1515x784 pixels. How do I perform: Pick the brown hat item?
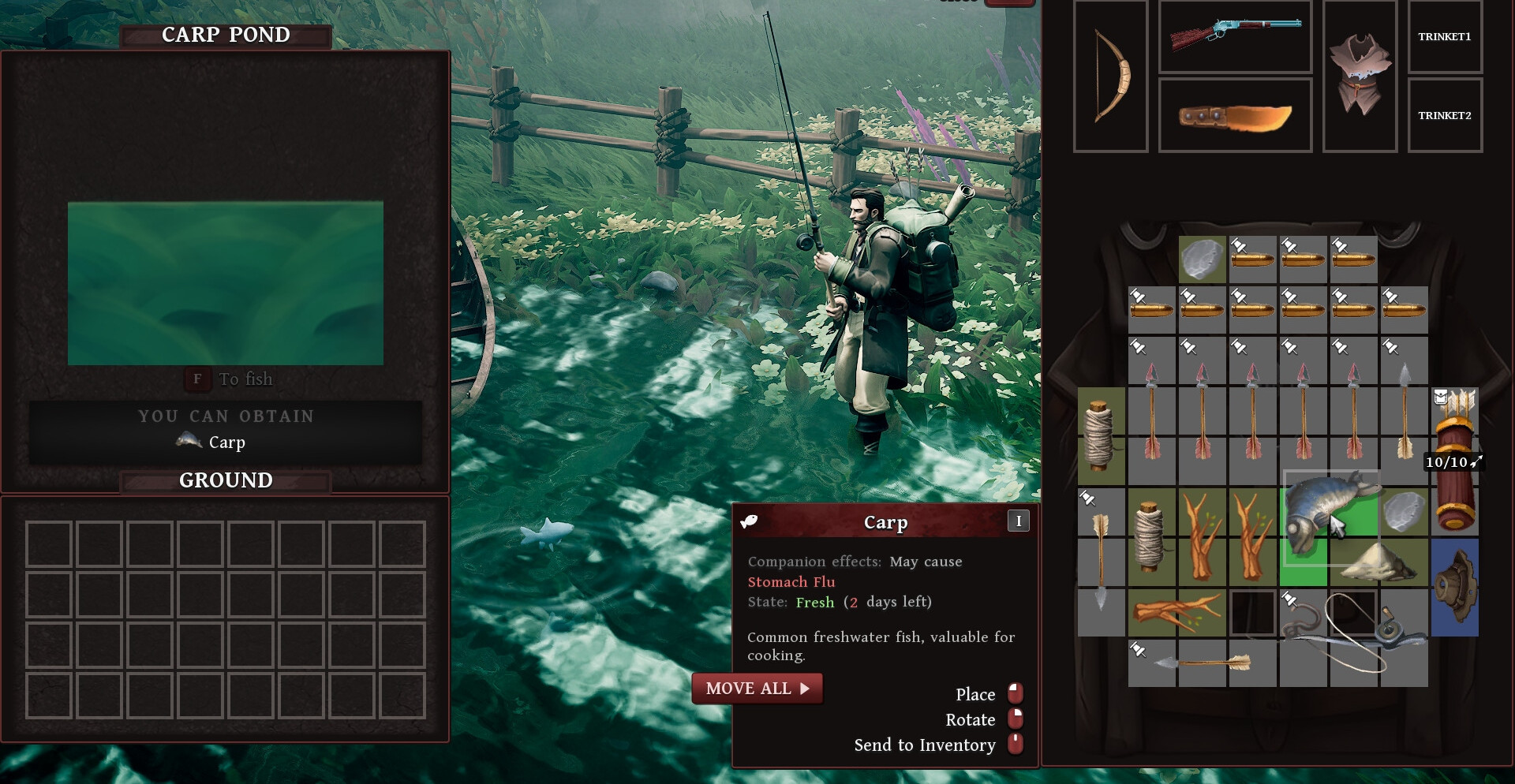tap(1455, 588)
